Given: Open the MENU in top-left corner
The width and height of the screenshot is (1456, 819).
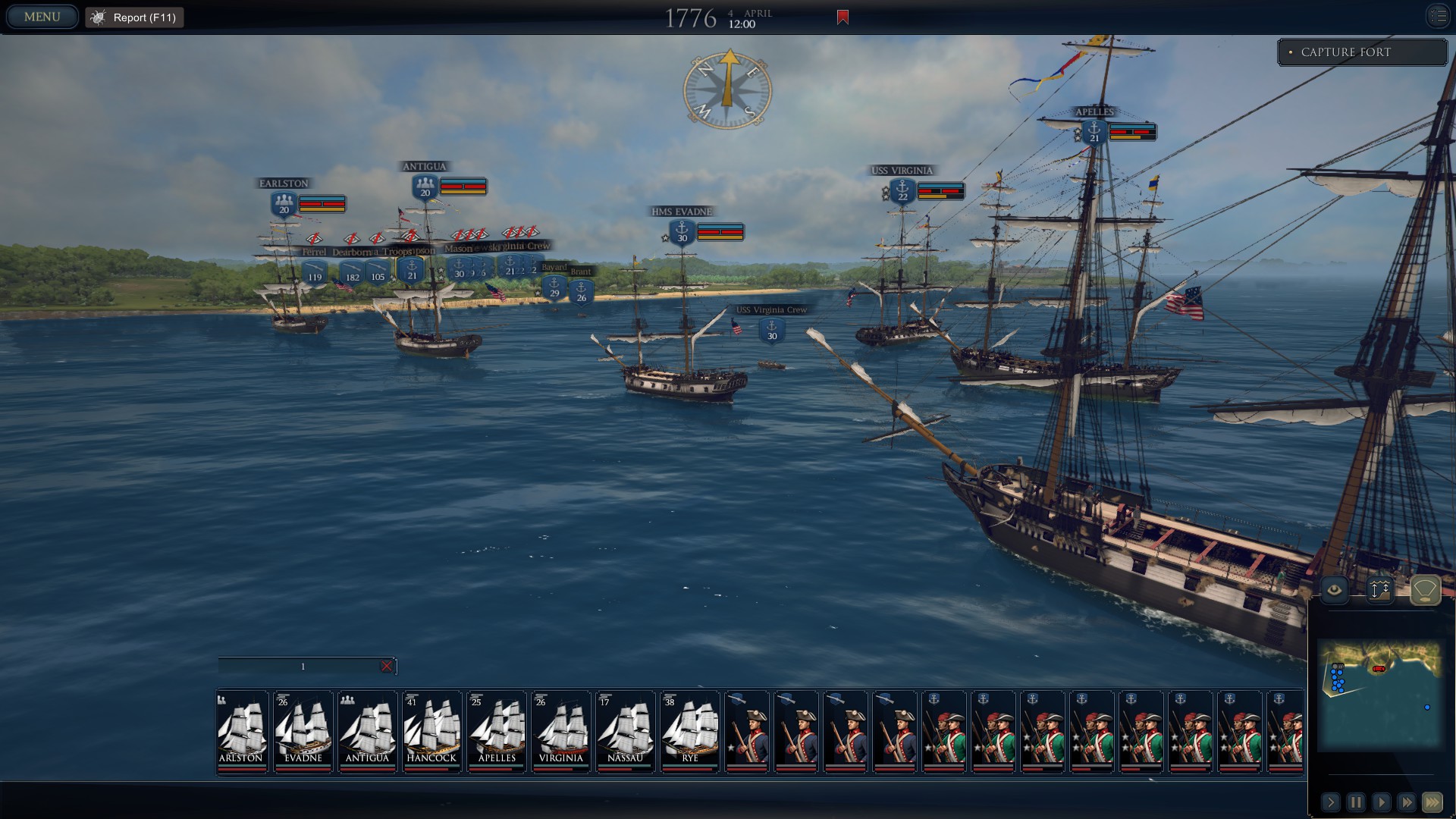Looking at the screenshot, I should point(42,15).
